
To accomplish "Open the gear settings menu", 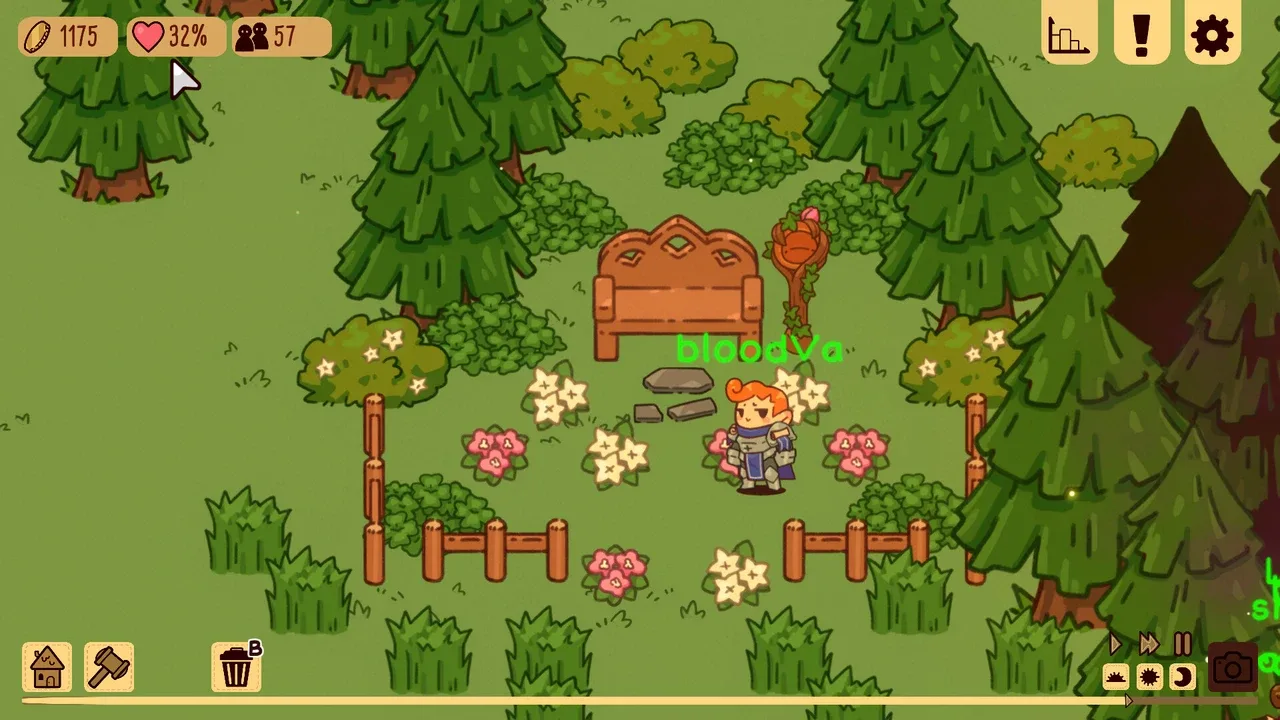I will point(1212,36).
